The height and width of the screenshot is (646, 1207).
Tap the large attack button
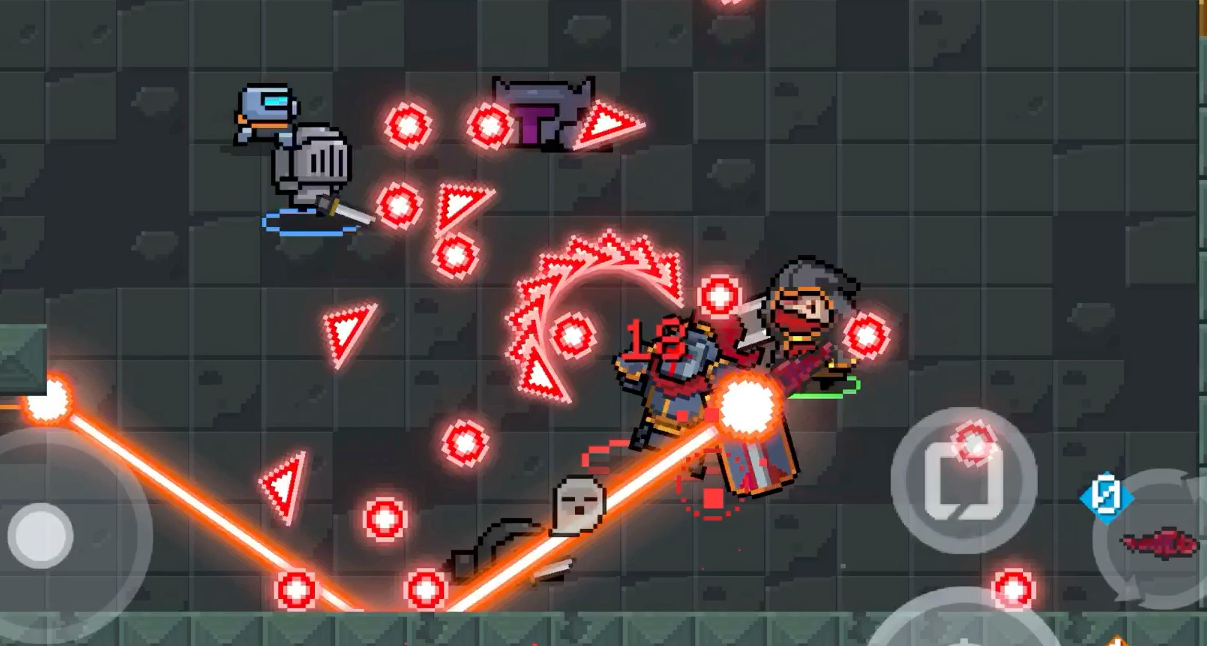point(962,625)
